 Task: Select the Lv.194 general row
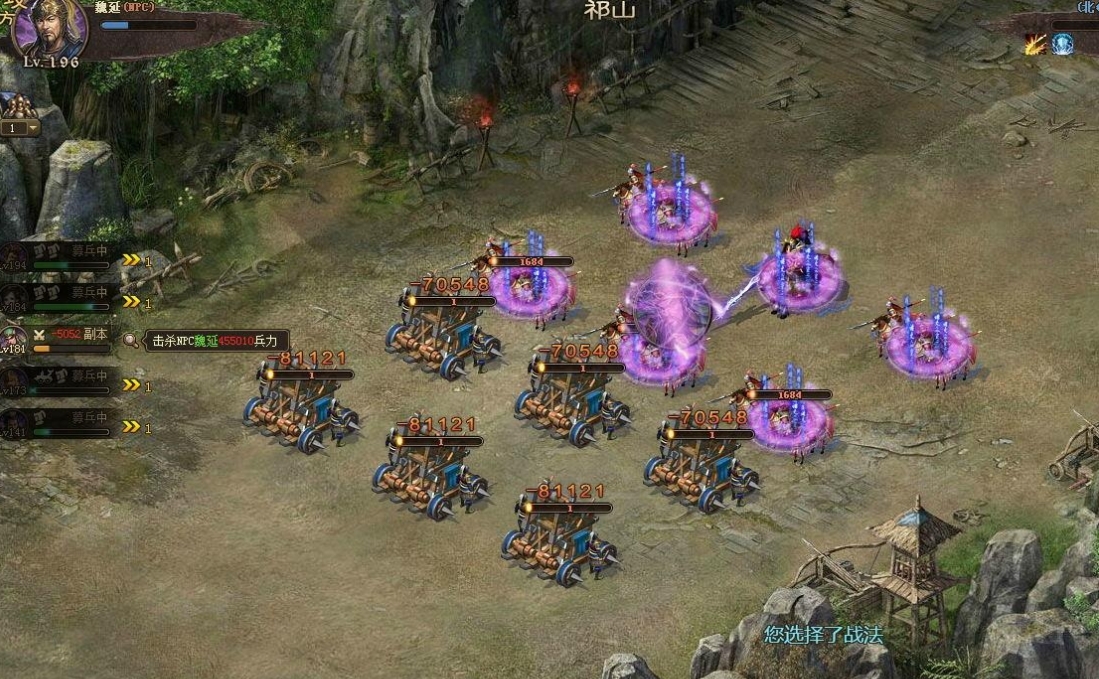(x=60, y=259)
